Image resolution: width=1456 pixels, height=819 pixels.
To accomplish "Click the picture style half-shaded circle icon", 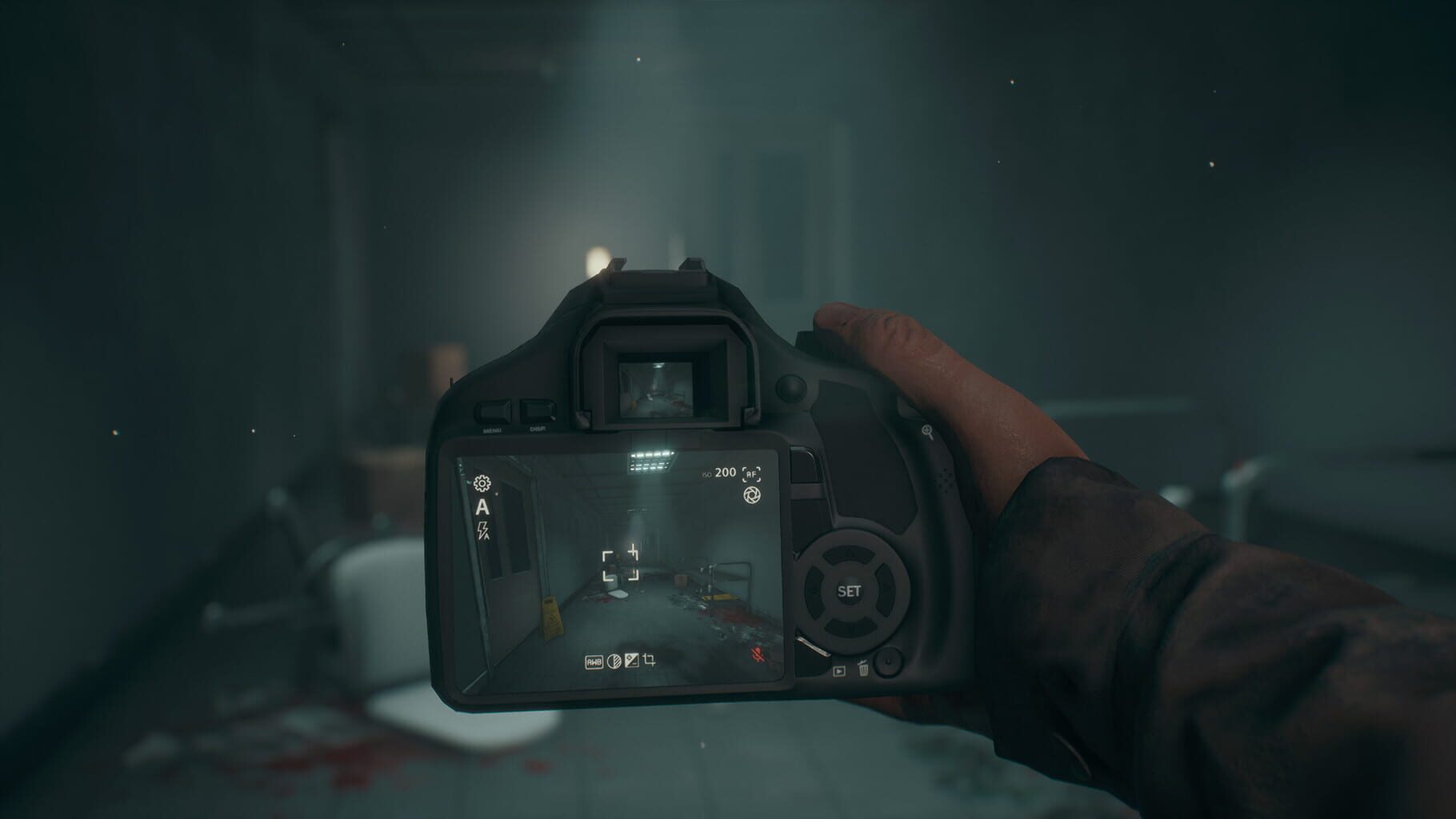I will (x=614, y=661).
